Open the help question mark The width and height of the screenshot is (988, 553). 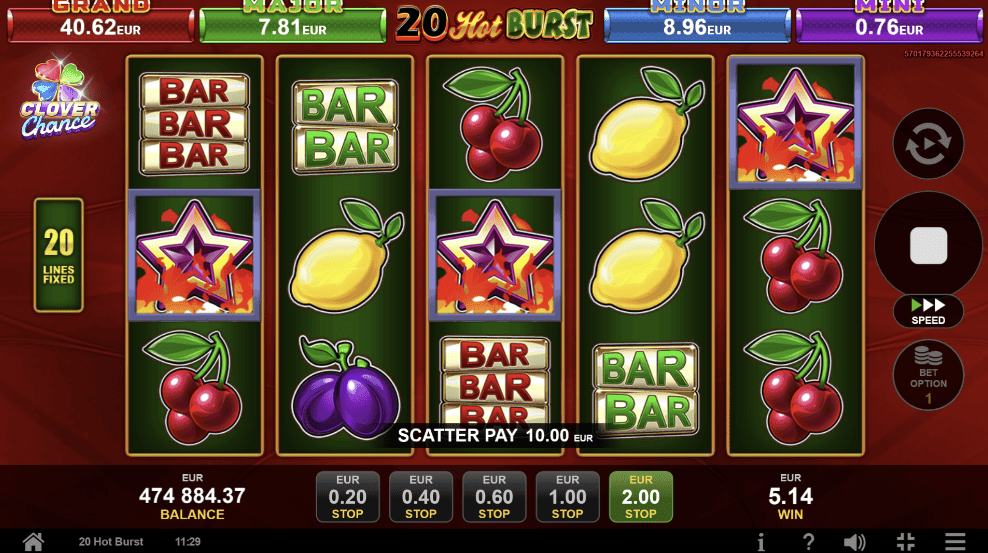click(808, 542)
